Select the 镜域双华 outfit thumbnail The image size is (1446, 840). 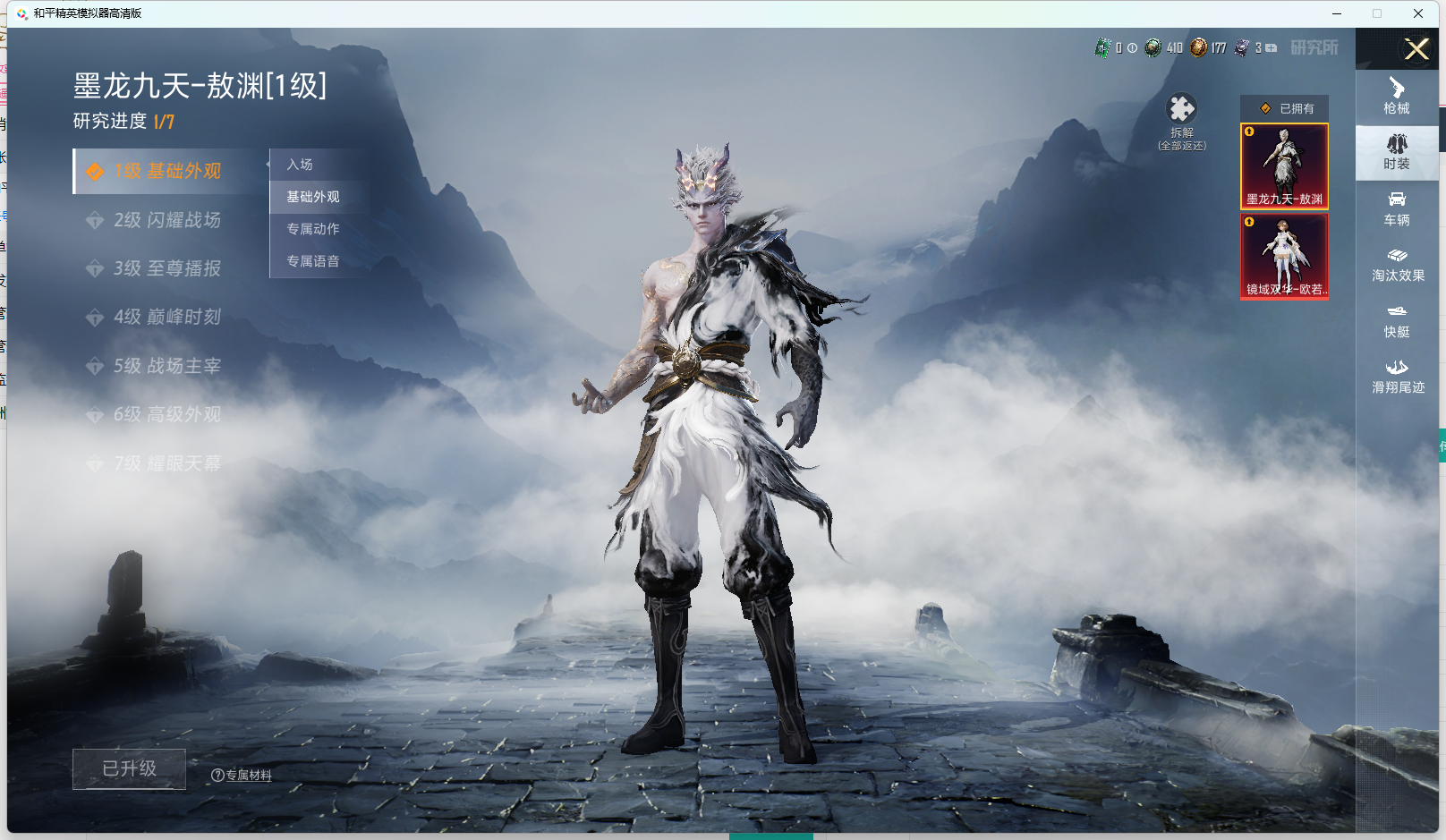click(1284, 256)
